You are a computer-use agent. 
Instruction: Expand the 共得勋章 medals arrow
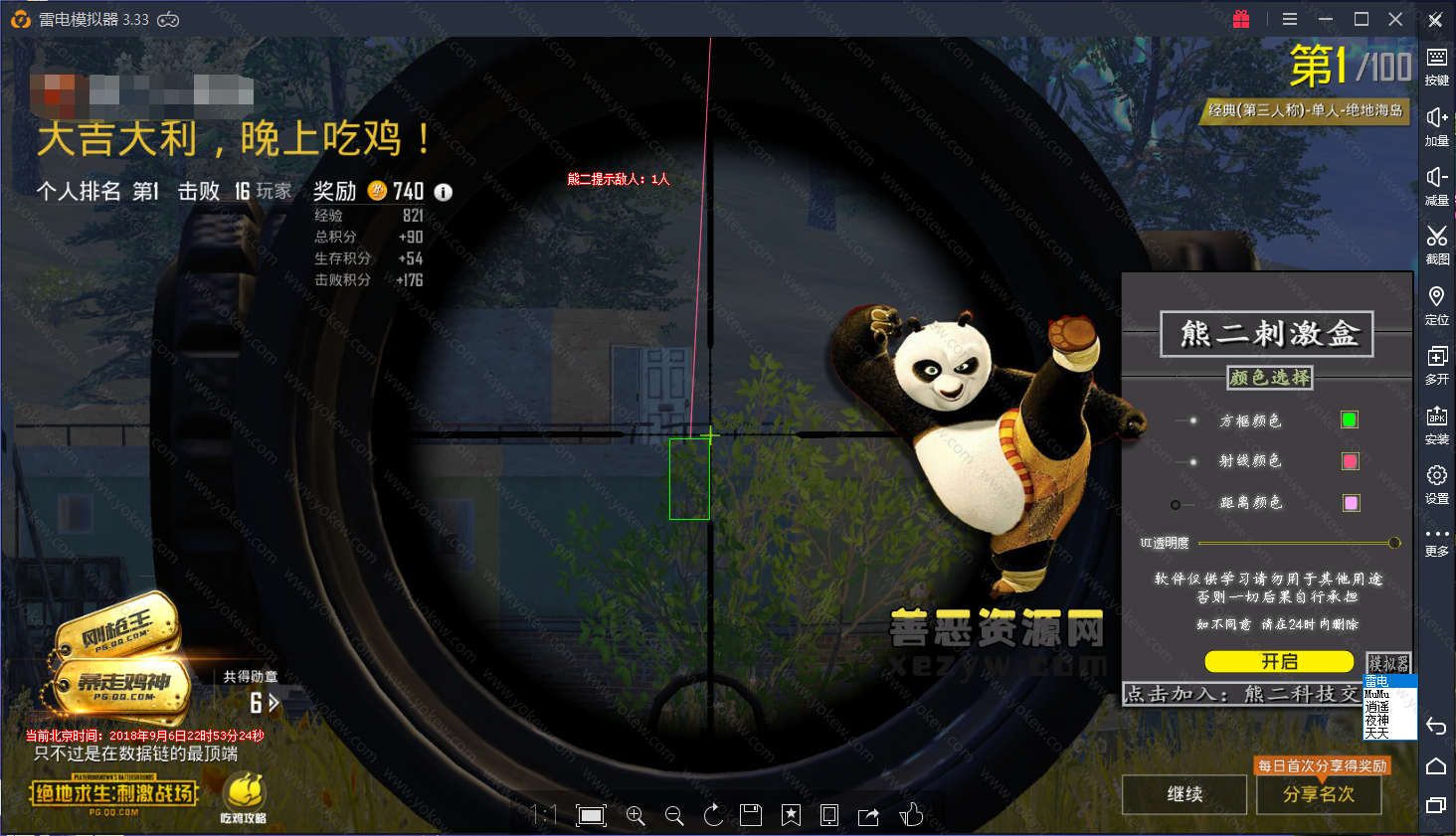274,703
